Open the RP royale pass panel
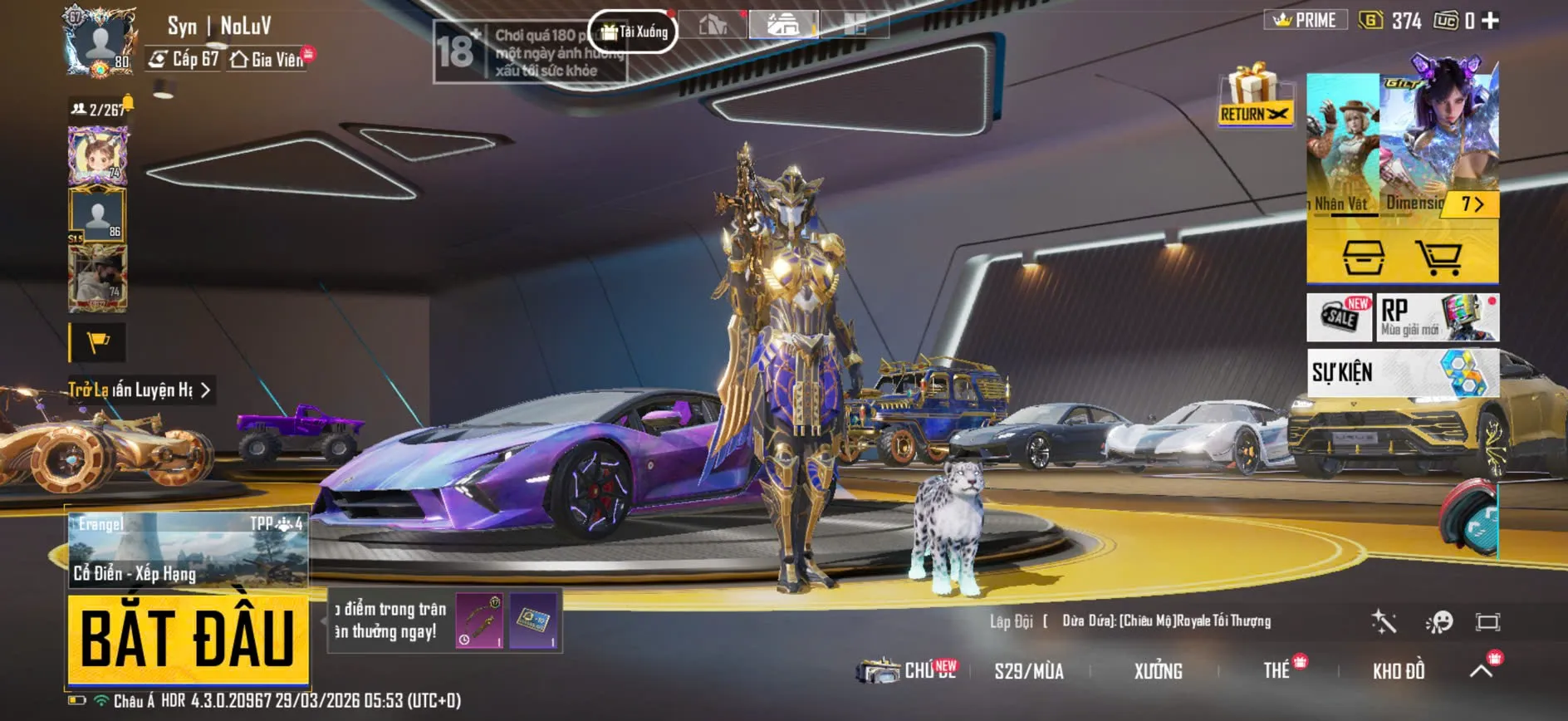Viewport: 1568px width, 721px height. 1438,317
